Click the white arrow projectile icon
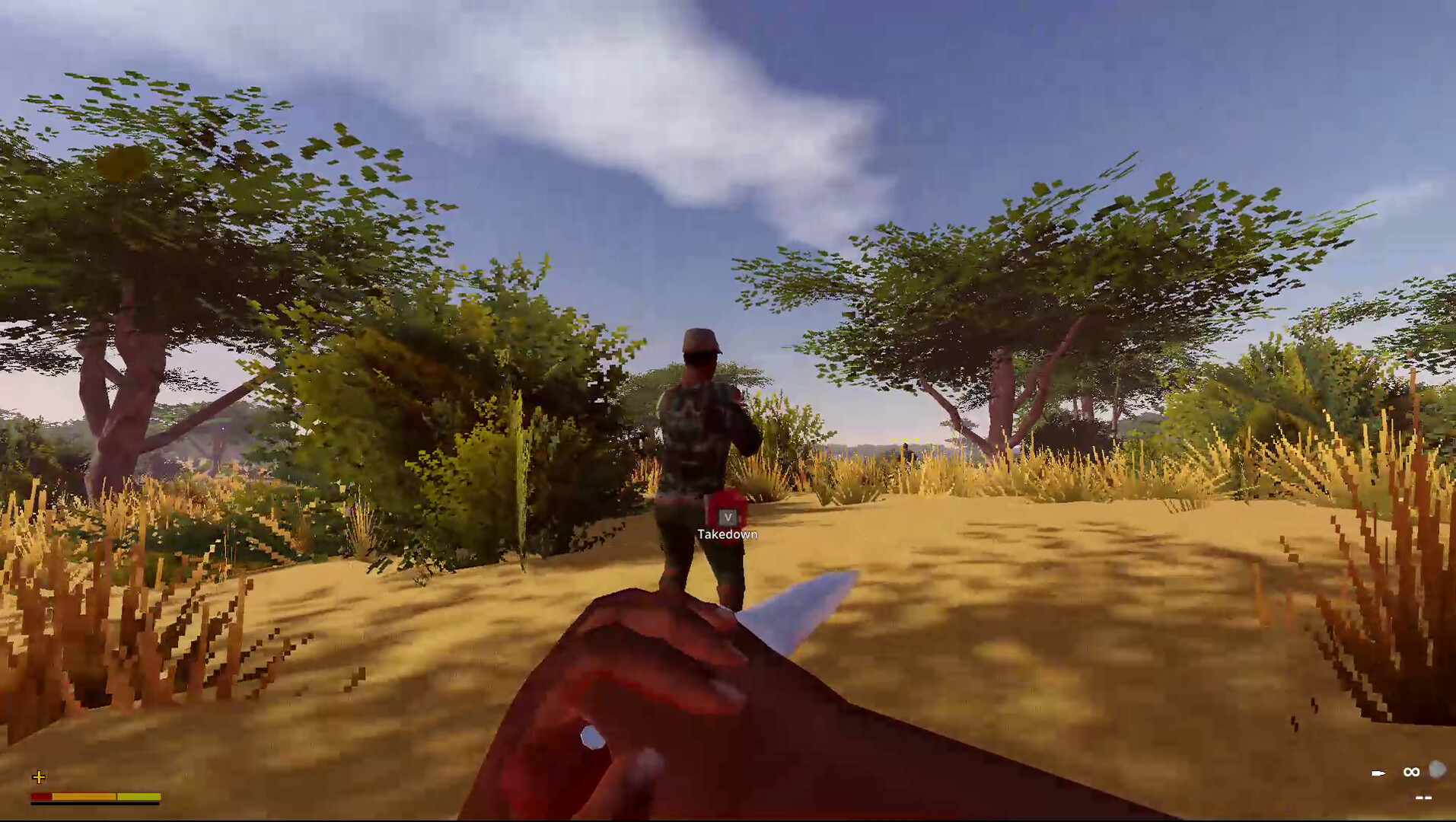Screen dimensions: 1456x822 pyautogui.click(x=1378, y=773)
